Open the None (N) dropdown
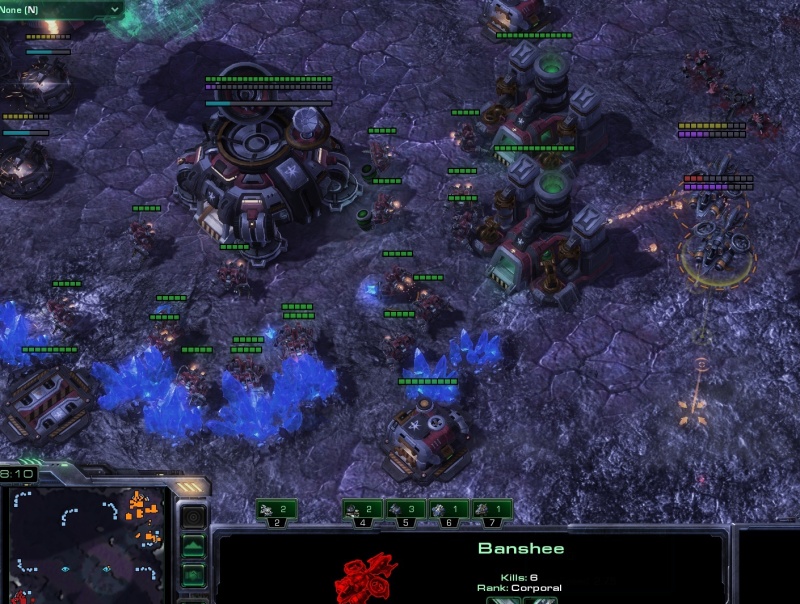 (60, 9)
